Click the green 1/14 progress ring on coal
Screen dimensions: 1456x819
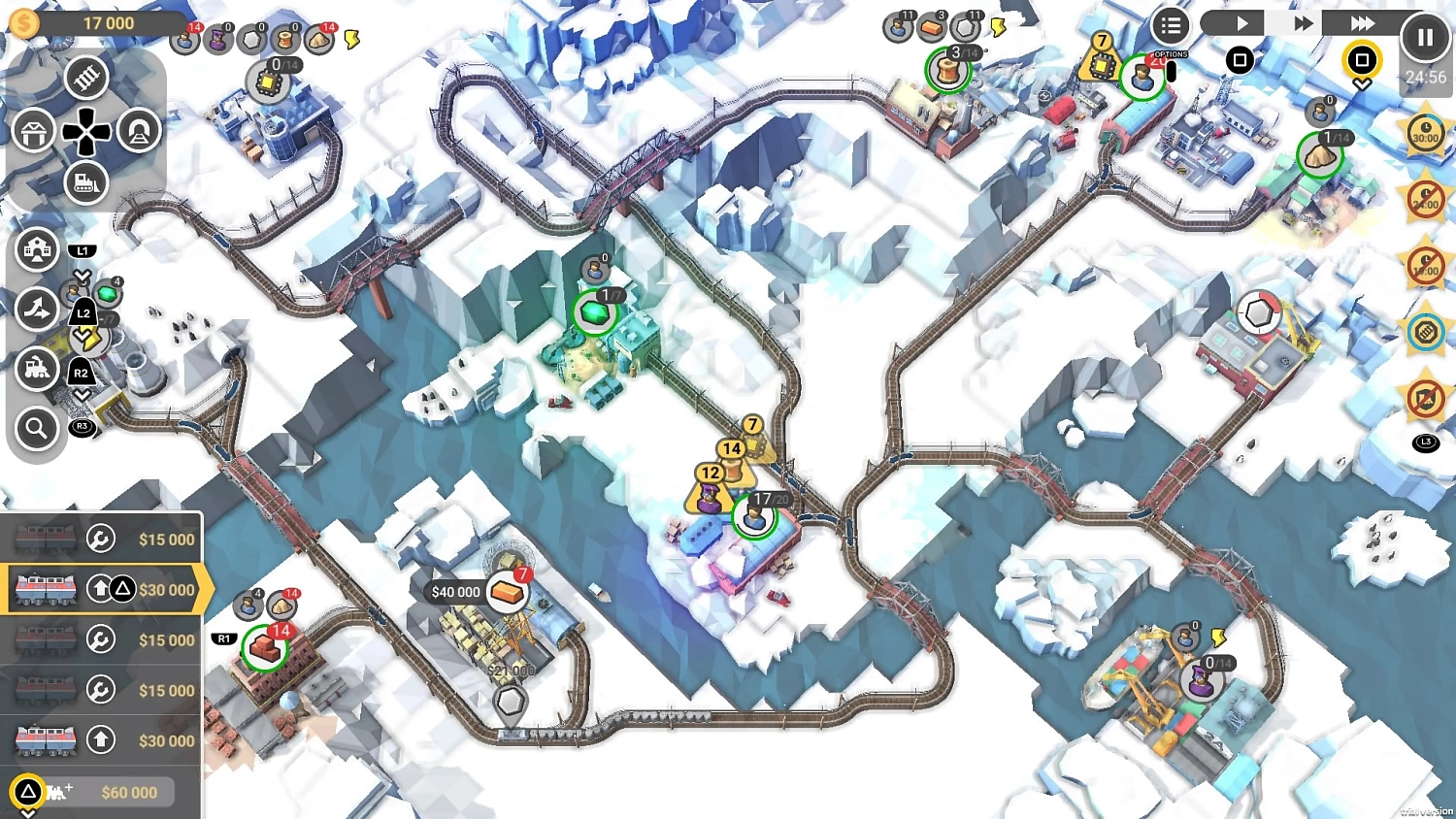[1320, 155]
